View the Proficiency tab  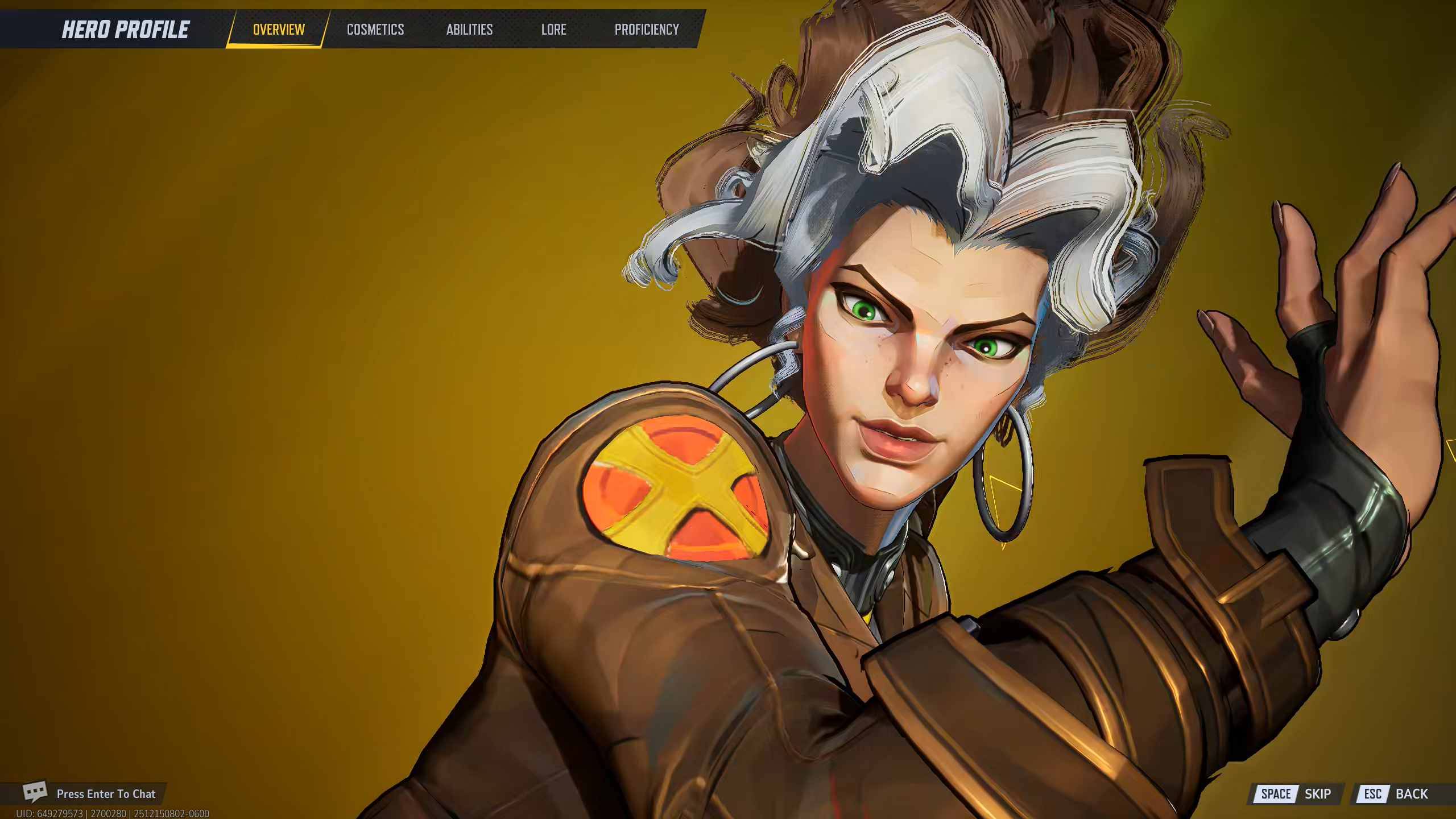(647, 30)
